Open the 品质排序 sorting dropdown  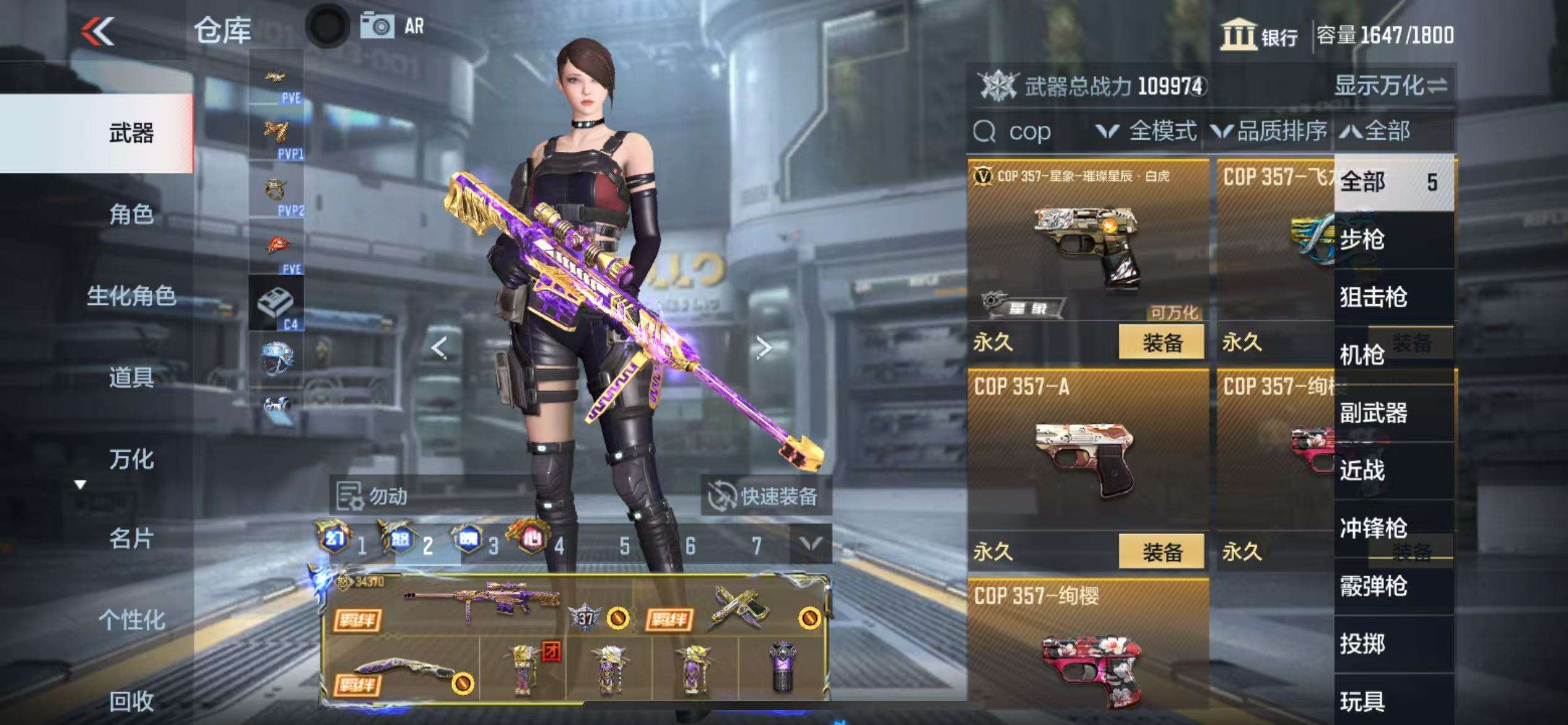[1270, 131]
